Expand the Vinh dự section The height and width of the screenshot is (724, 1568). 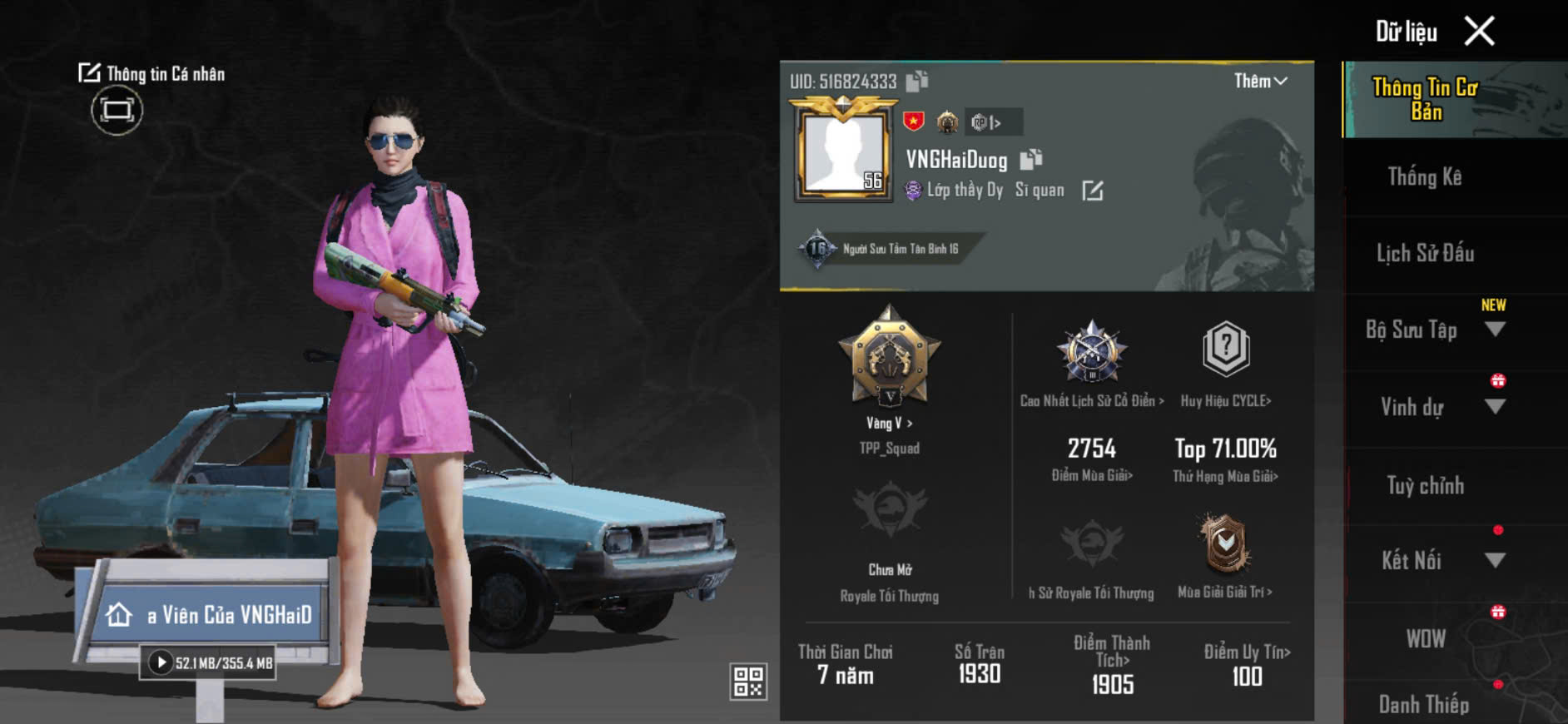point(1495,407)
